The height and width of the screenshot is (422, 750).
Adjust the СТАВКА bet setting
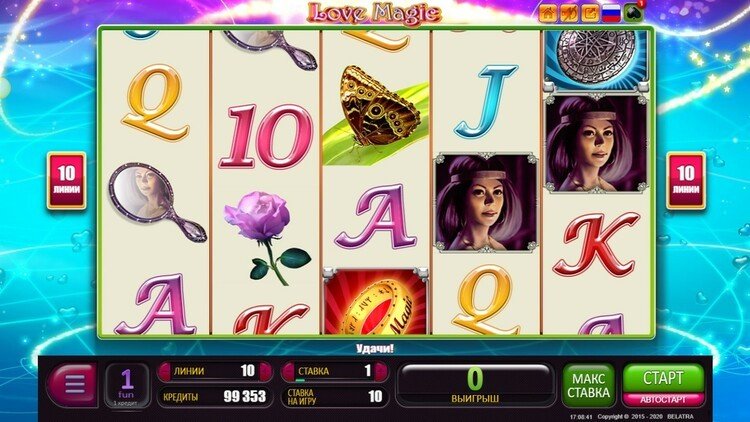334,371
